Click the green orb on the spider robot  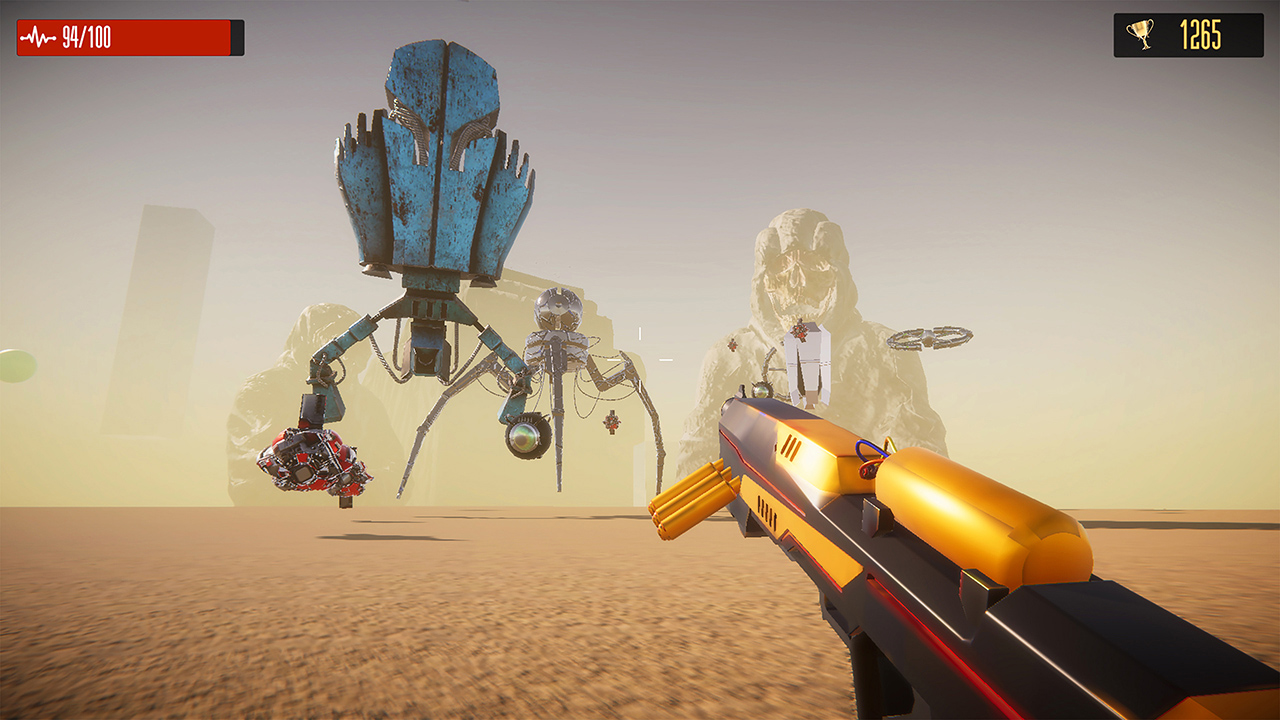pyautogui.click(x=524, y=438)
